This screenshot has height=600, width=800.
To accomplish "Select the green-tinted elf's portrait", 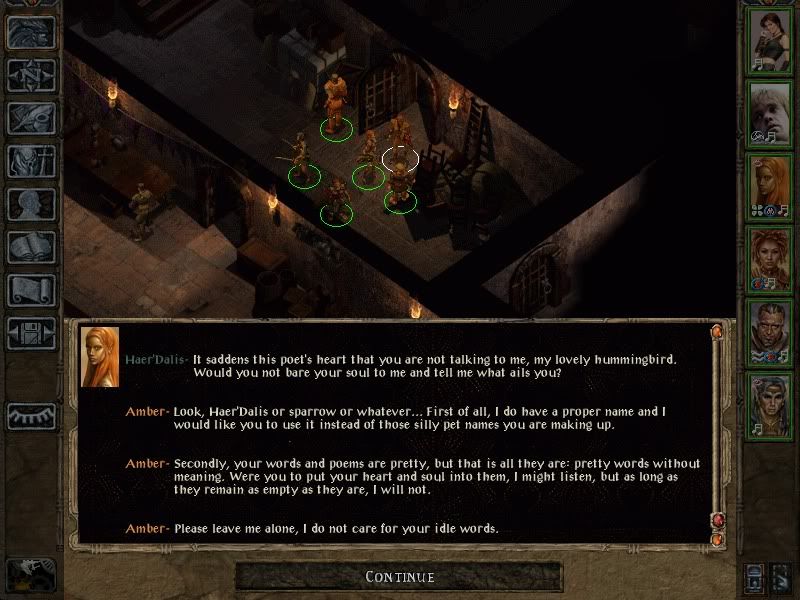I will (x=770, y=402).
